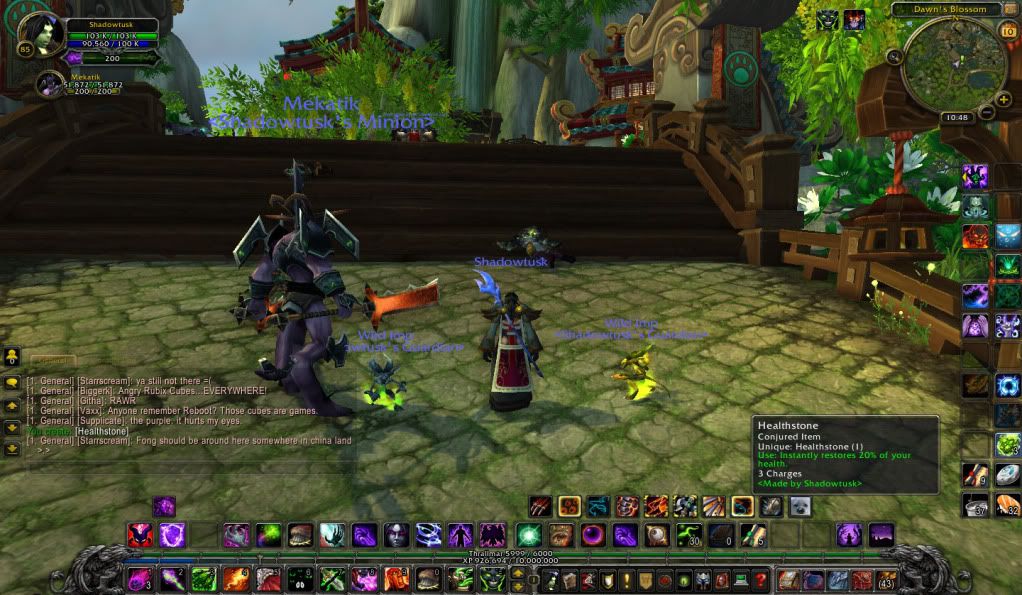This screenshot has width=1022, height=595.
Task: Activate the purple swirl action bar spell
Action: click(172, 535)
